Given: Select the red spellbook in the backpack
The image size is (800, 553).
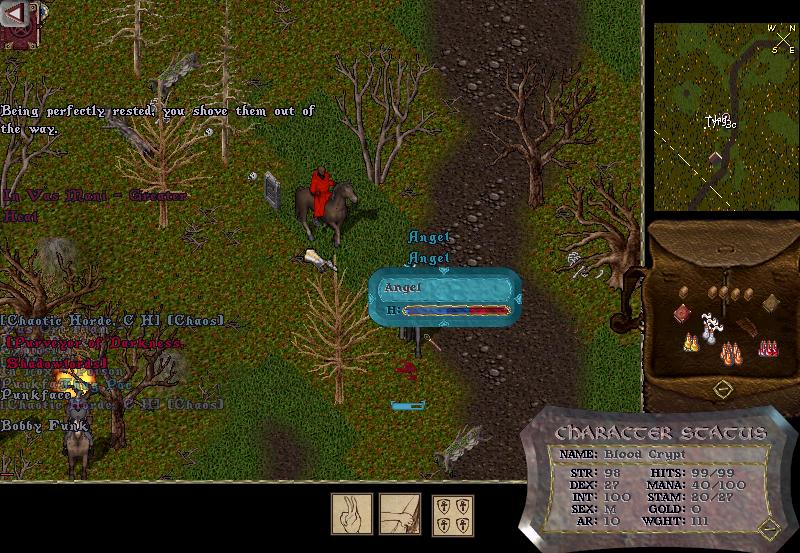Looking at the screenshot, I should click(681, 313).
